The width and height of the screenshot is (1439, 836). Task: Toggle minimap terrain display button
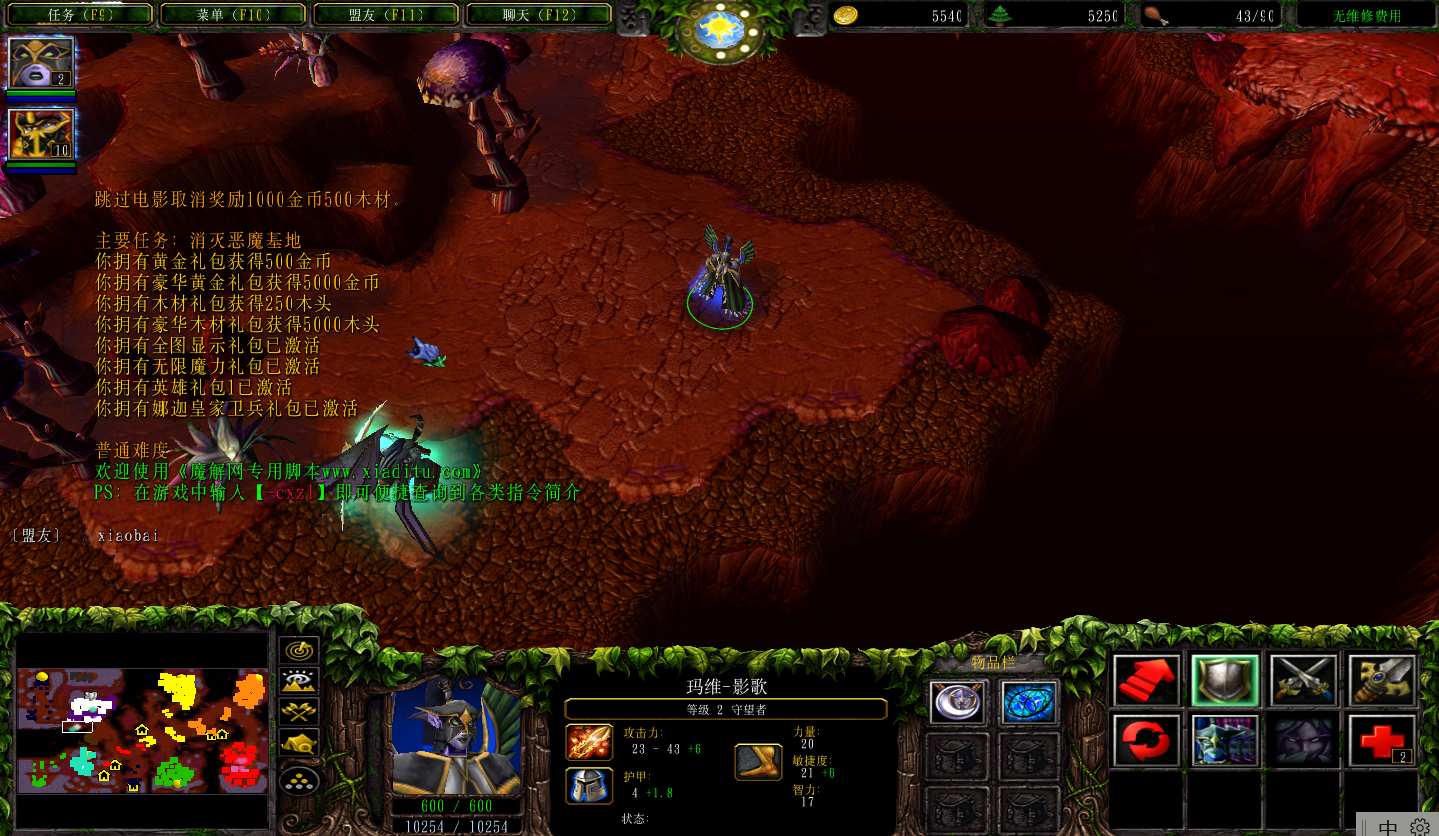299,681
